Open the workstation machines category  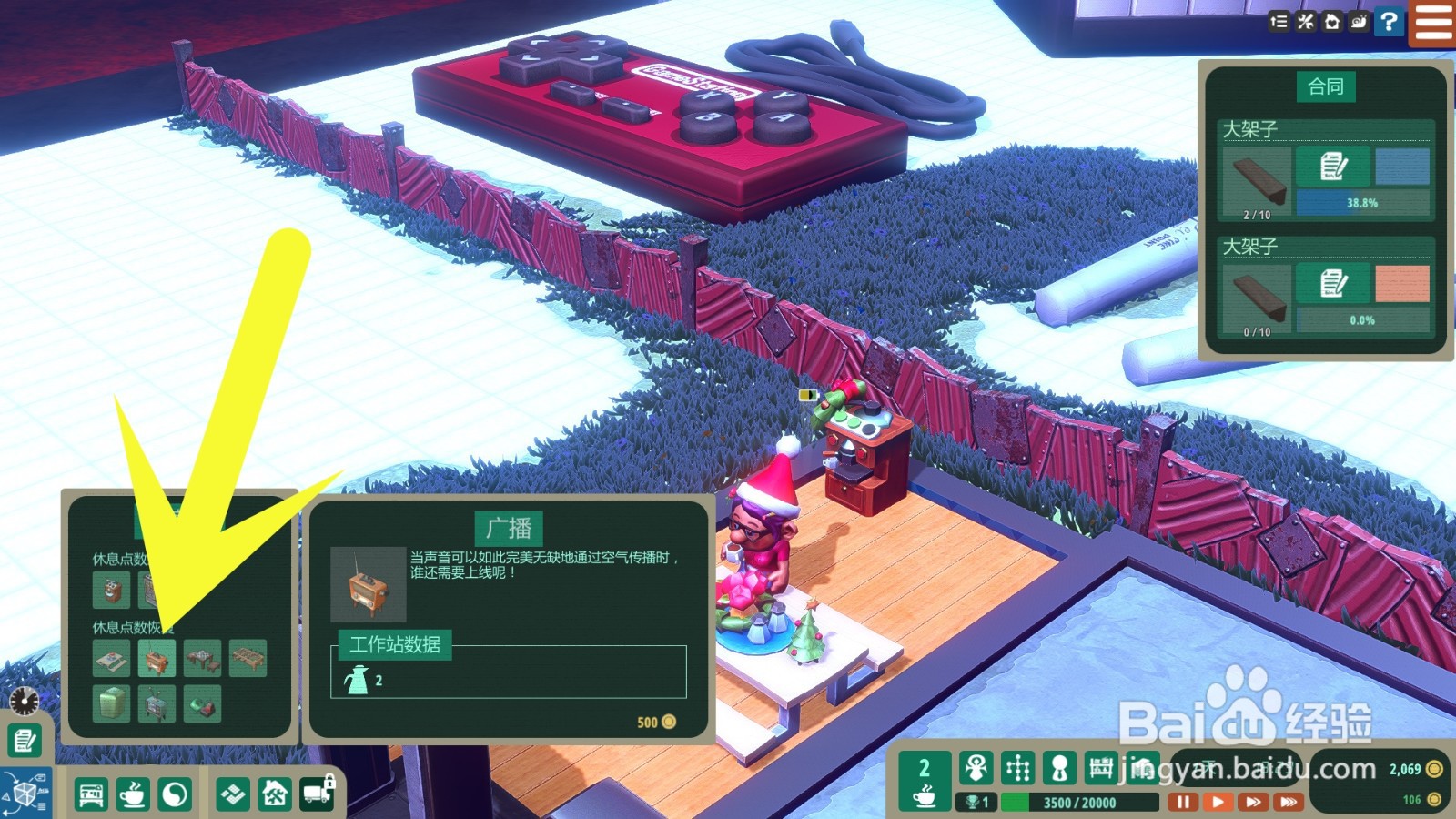pos(91,794)
